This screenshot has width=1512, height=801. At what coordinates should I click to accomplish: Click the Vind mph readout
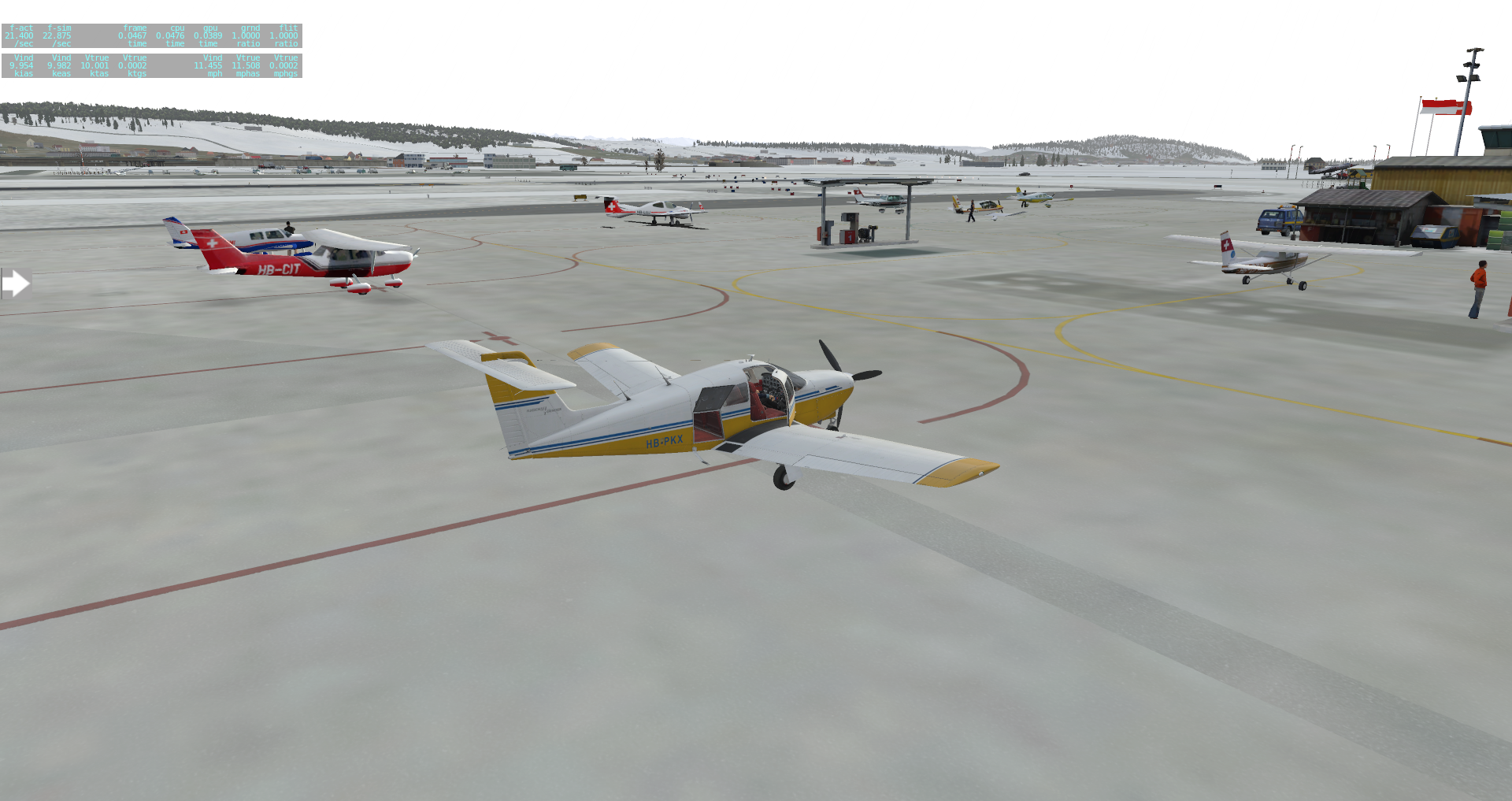click(x=211, y=66)
